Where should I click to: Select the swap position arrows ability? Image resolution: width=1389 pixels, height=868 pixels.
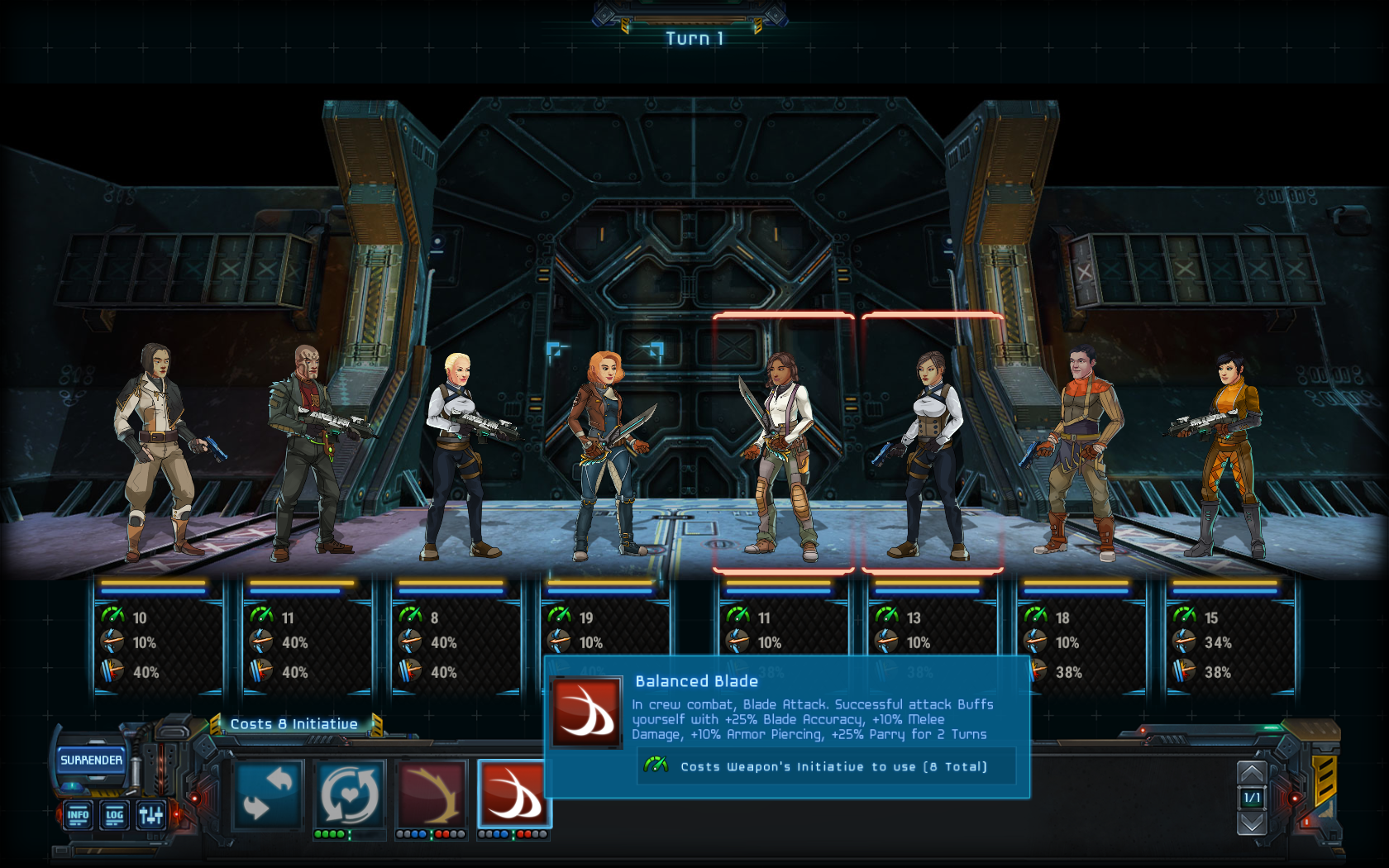[x=269, y=794]
